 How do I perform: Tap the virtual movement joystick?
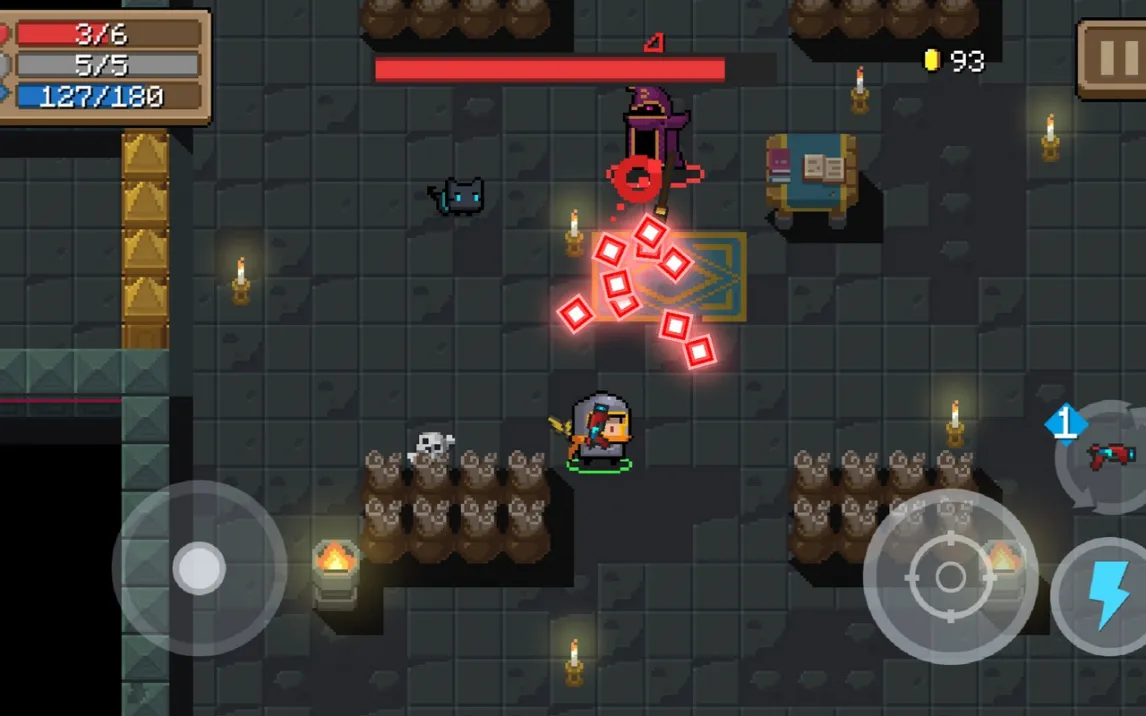tap(199, 568)
